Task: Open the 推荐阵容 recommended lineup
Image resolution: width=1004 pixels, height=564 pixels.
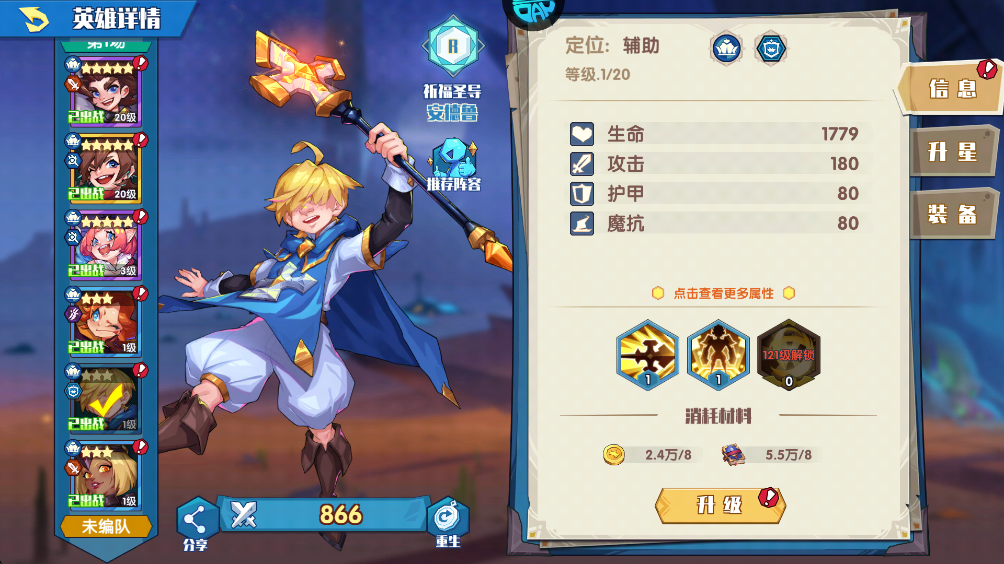Action: coord(453,165)
